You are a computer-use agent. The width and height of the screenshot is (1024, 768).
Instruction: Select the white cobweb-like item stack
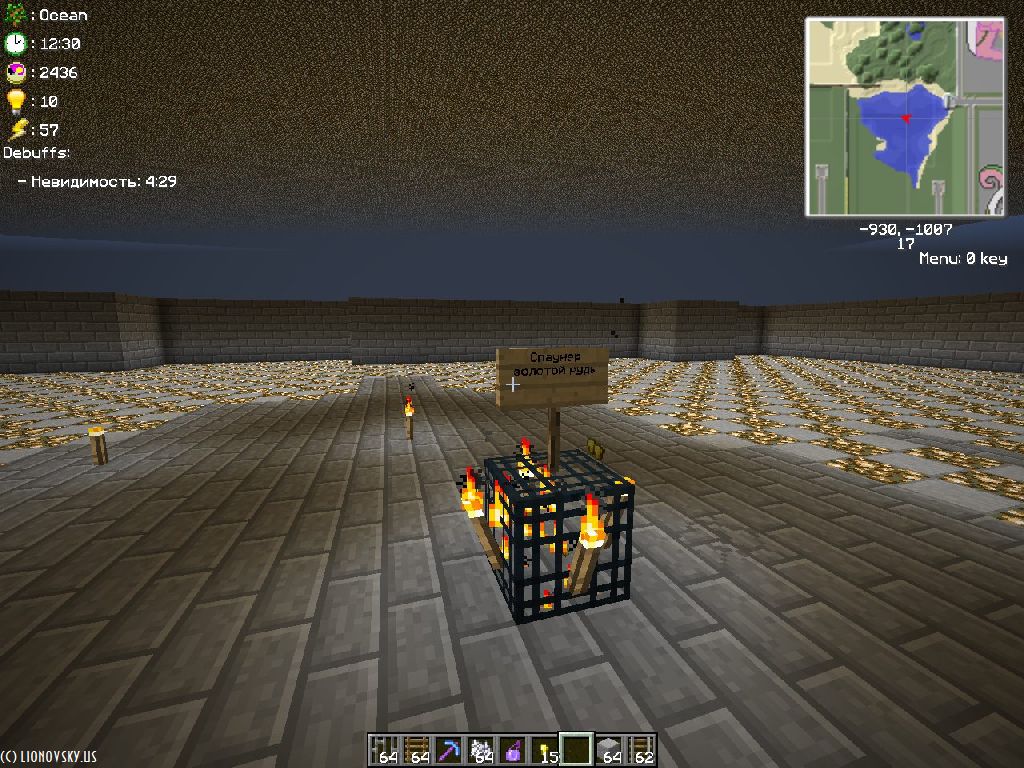coord(480,750)
